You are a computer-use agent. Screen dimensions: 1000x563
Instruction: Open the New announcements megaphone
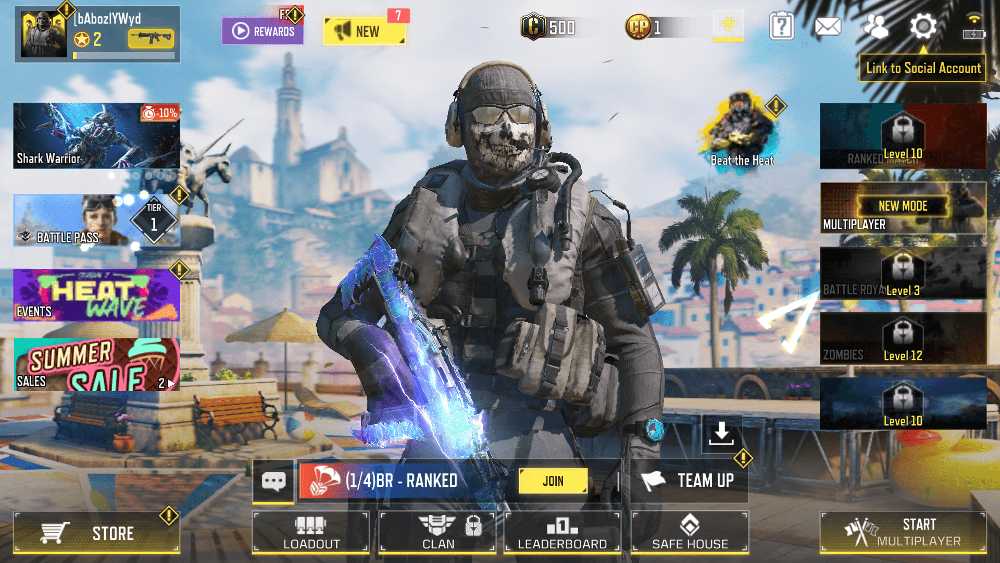(364, 31)
